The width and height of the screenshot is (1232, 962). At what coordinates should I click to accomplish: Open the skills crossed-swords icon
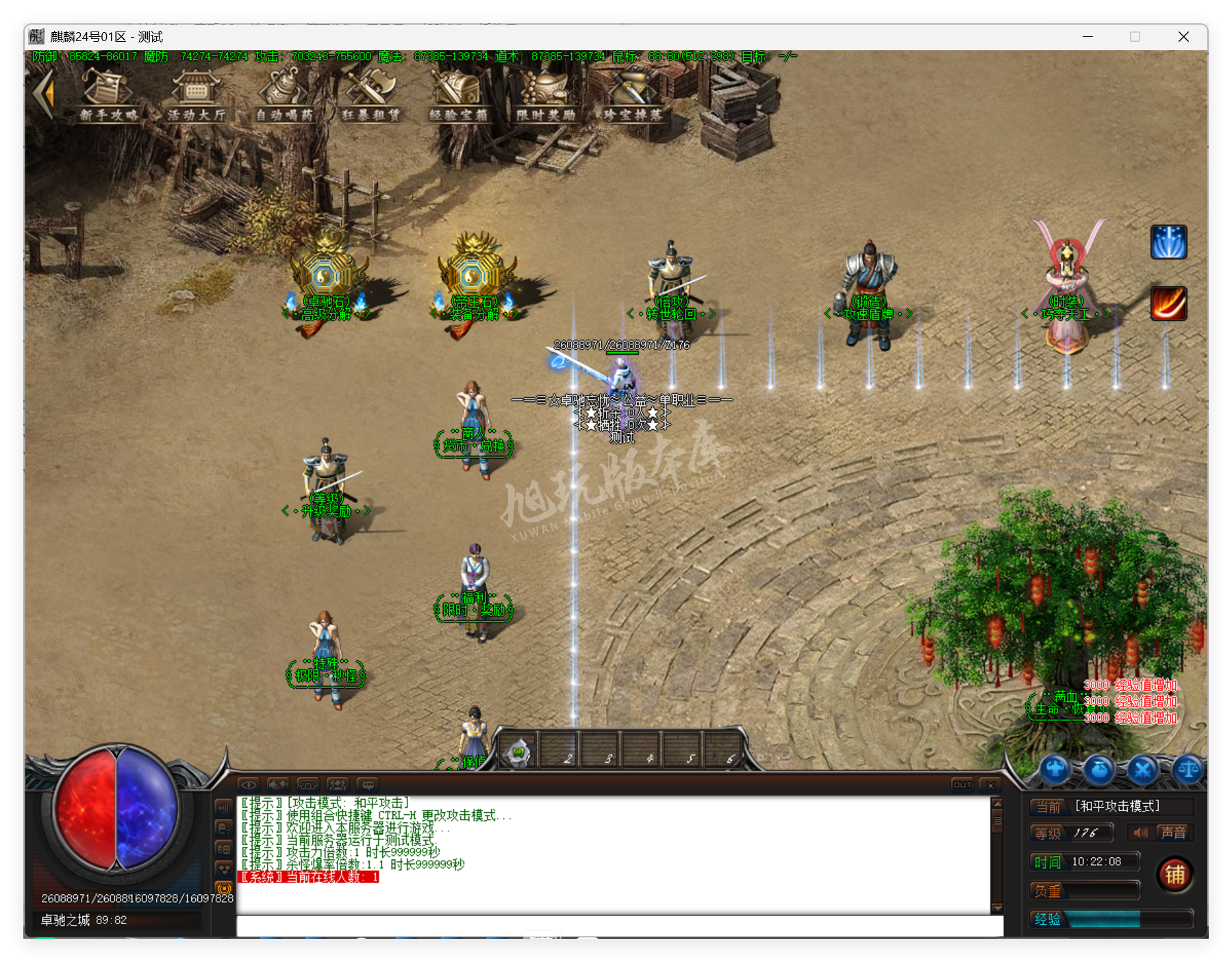click(1142, 769)
